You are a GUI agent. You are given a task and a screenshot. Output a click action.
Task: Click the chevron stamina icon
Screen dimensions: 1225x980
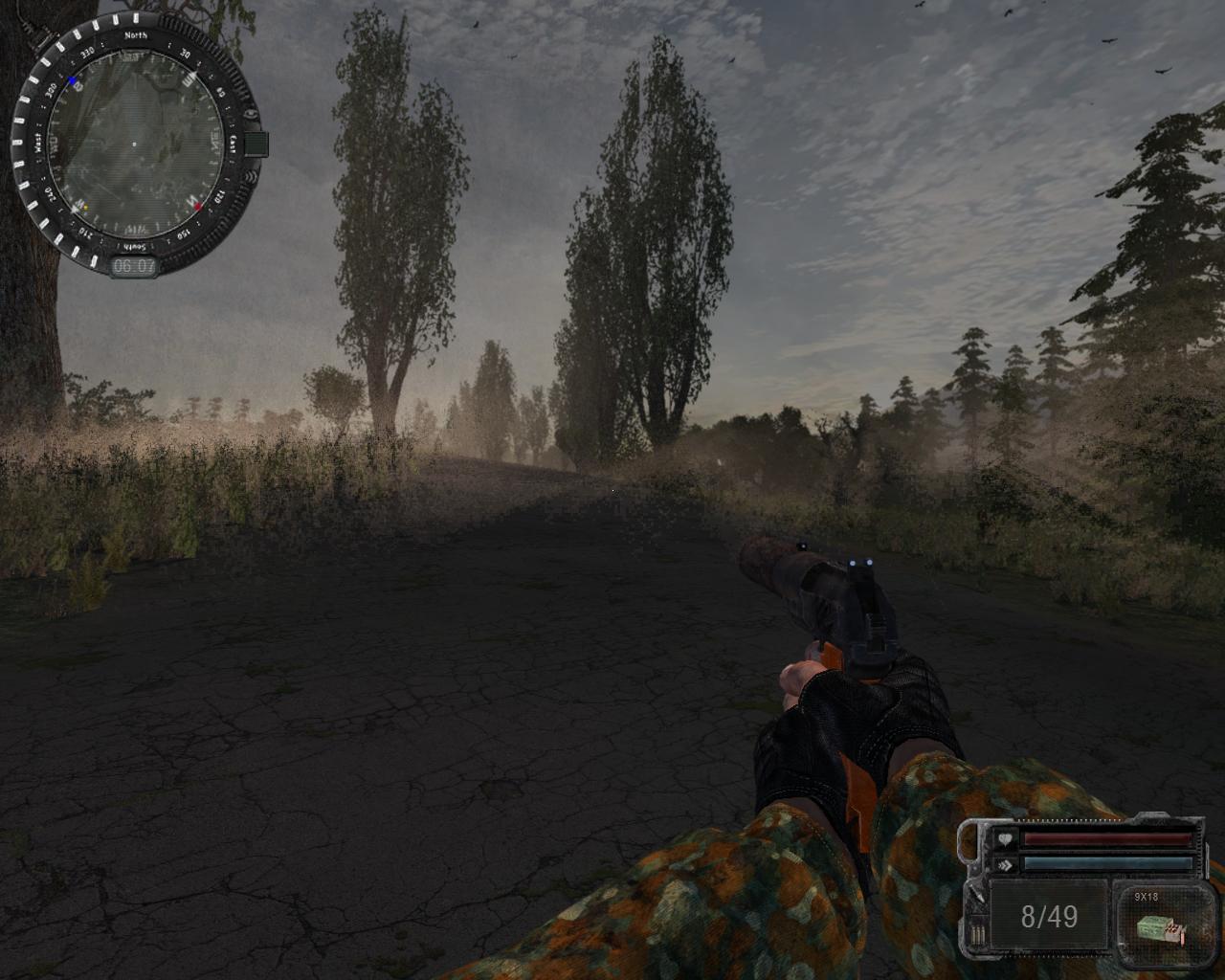pyautogui.click(x=1006, y=864)
